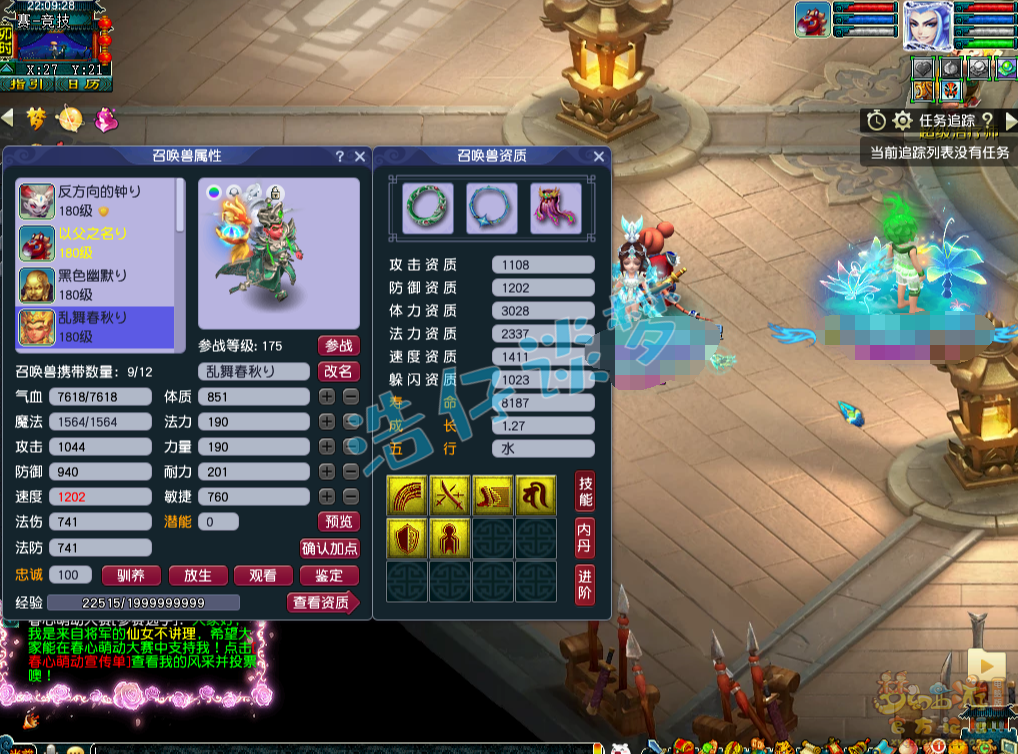The width and height of the screenshot is (1018, 754).
Task: Click the 参战 button
Action: pos(338,346)
